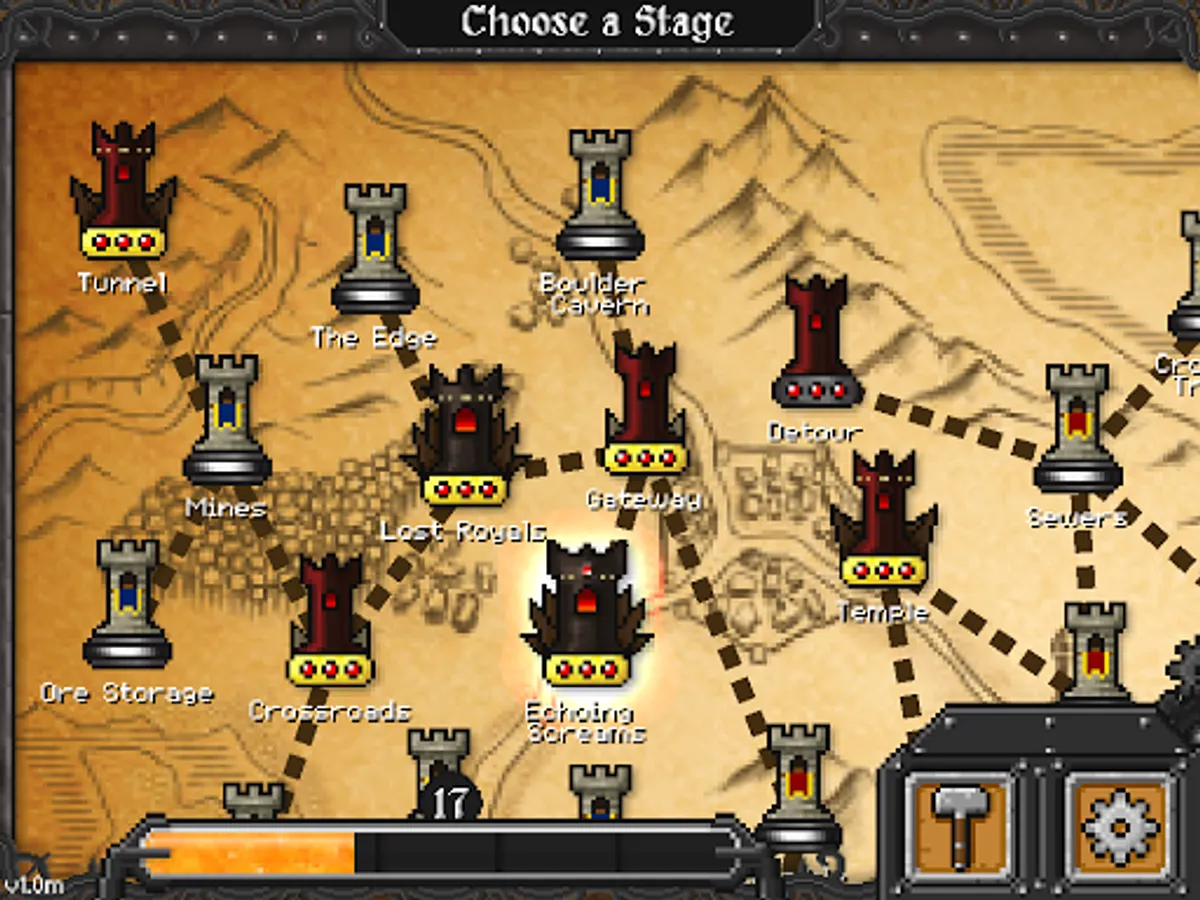Select the Boulder Cavern stage
Screen dimensions: 1200x900
click(x=600, y=196)
